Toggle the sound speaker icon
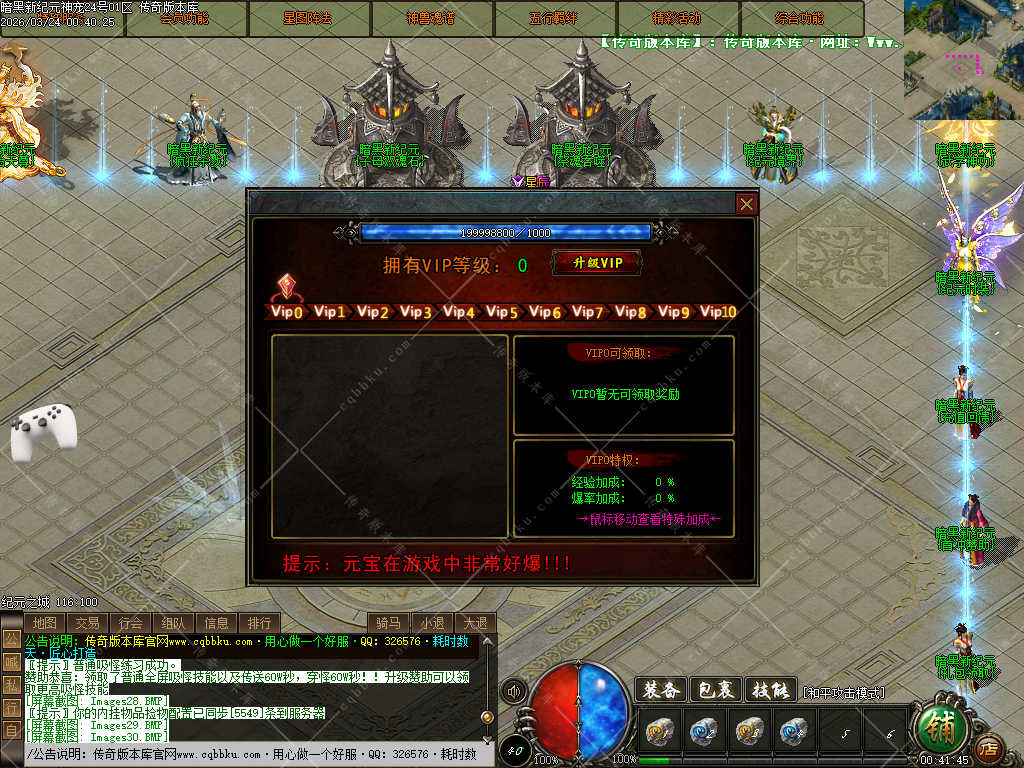The height and width of the screenshot is (768, 1024). click(514, 691)
